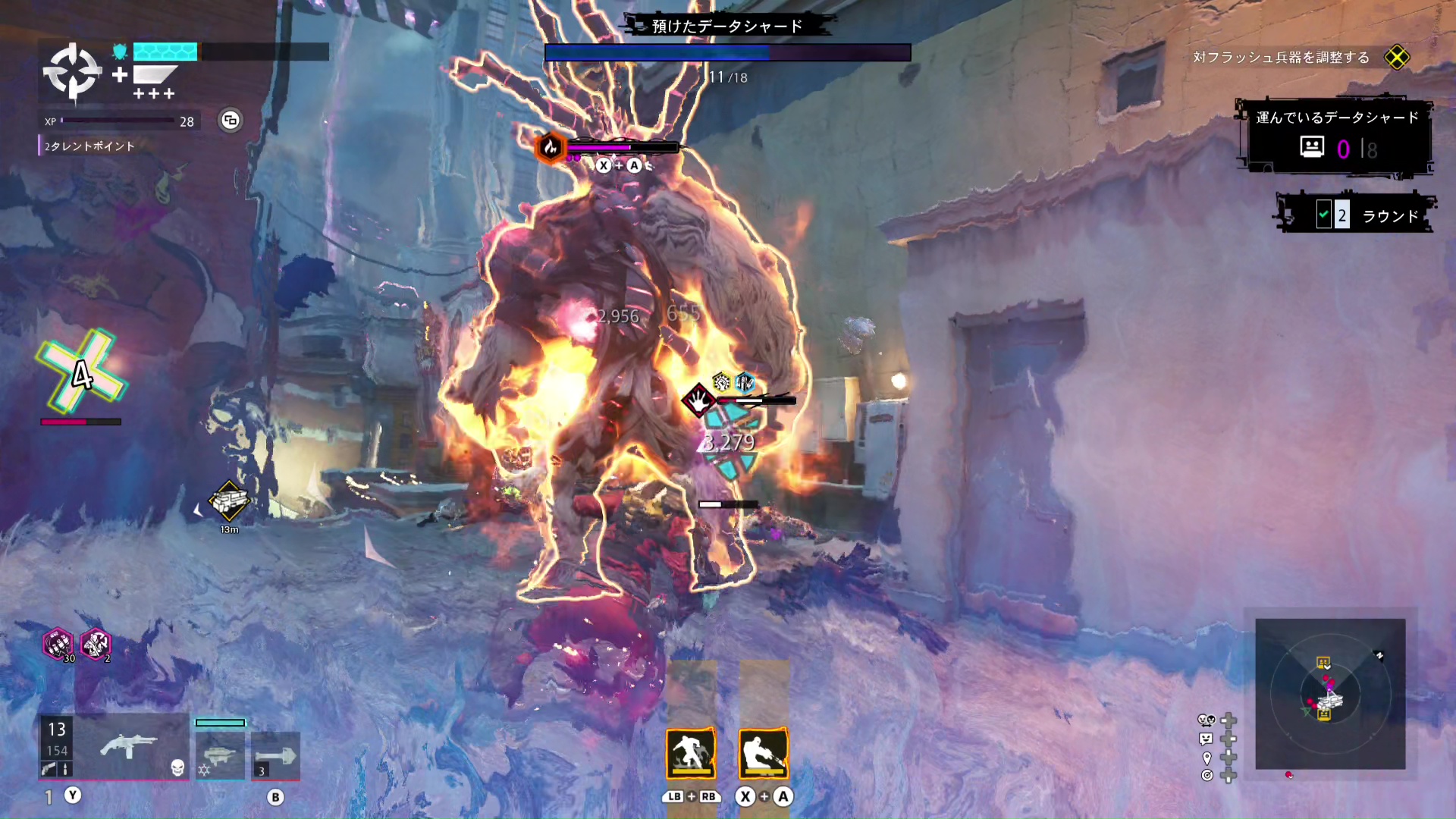The width and height of the screenshot is (1456, 819).
Task: Select the location pin ping icon
Action: pyautogui.click(x=1207, y=758)
